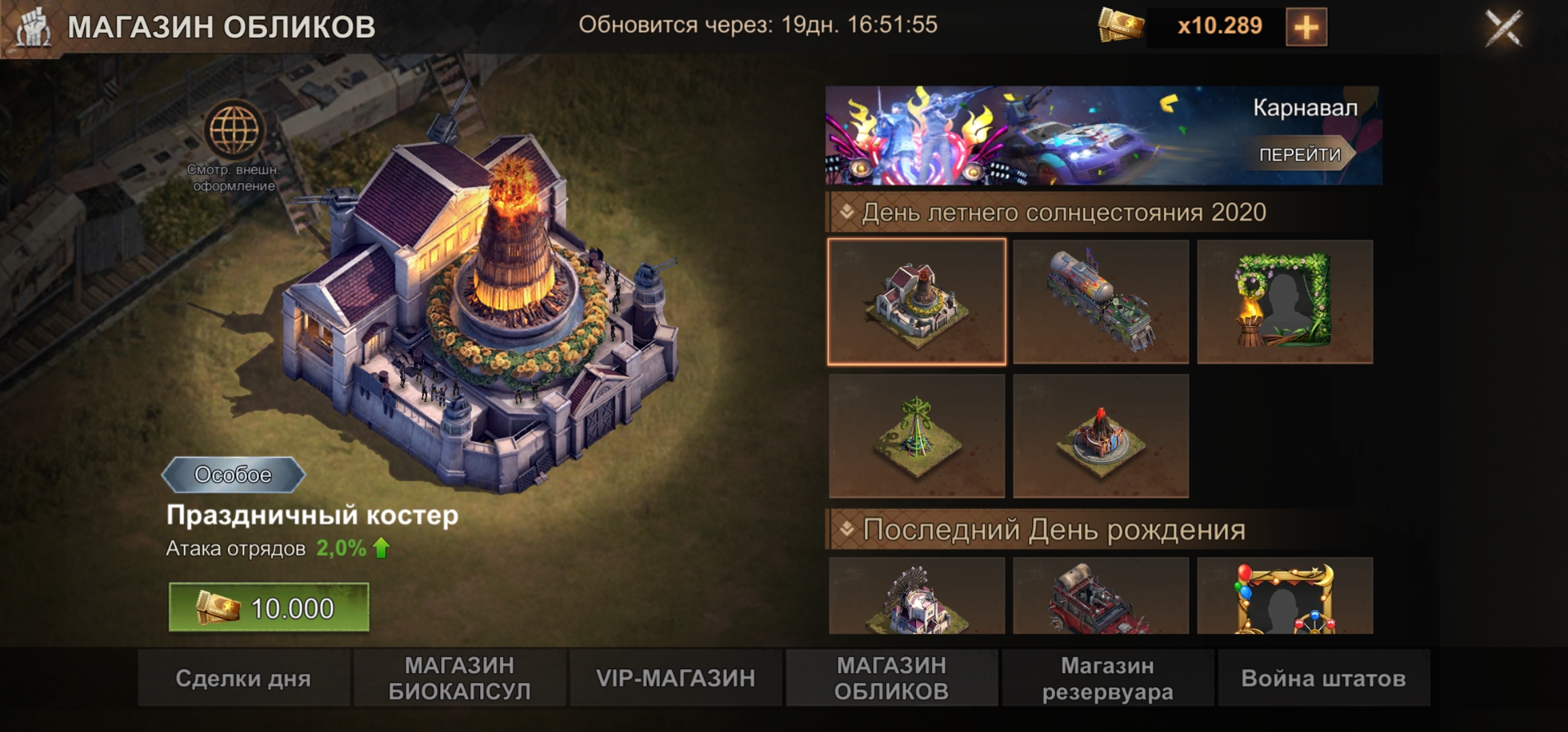This screenshot has width=1568, height=732.
Task: Select the festive bonfire base skin thumbnail
Action: pos(916,302)
